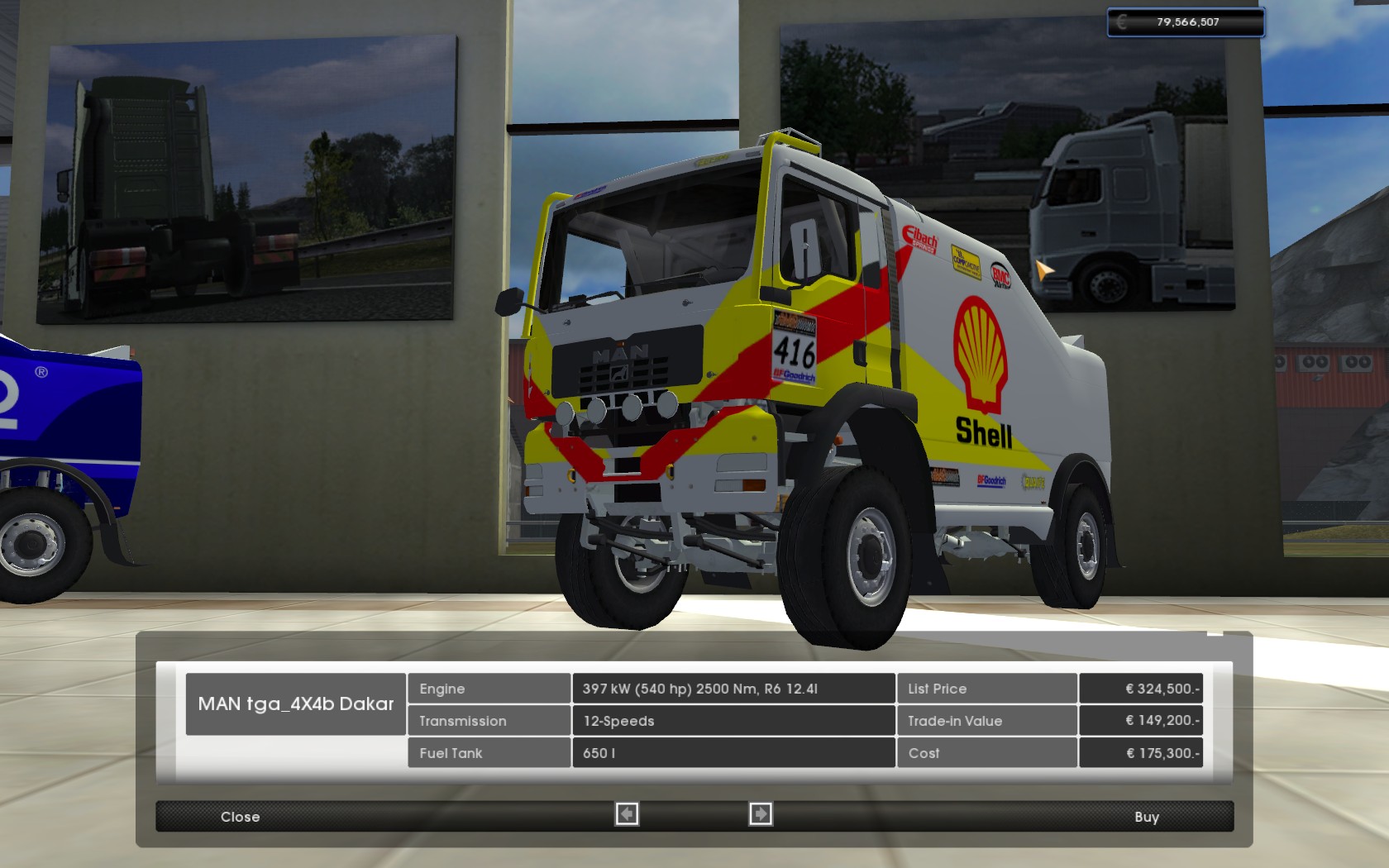Buy the MAN tga_4X4b Dakar truck
1389x868 pixels.
pyautogui.click(x=1146, y=817)
